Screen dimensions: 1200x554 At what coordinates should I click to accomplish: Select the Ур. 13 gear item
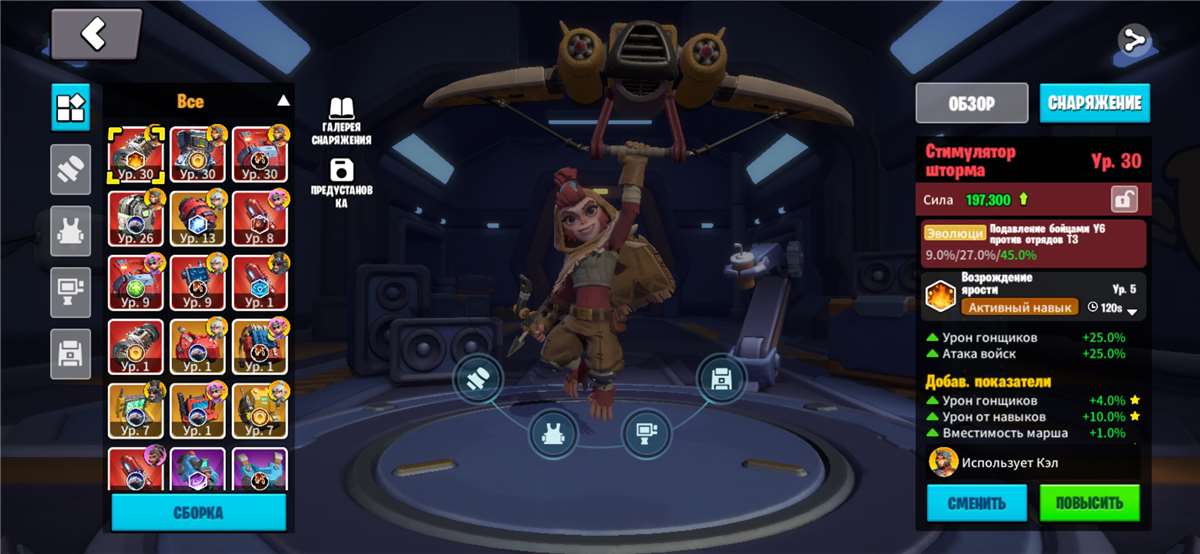point(198,218)
